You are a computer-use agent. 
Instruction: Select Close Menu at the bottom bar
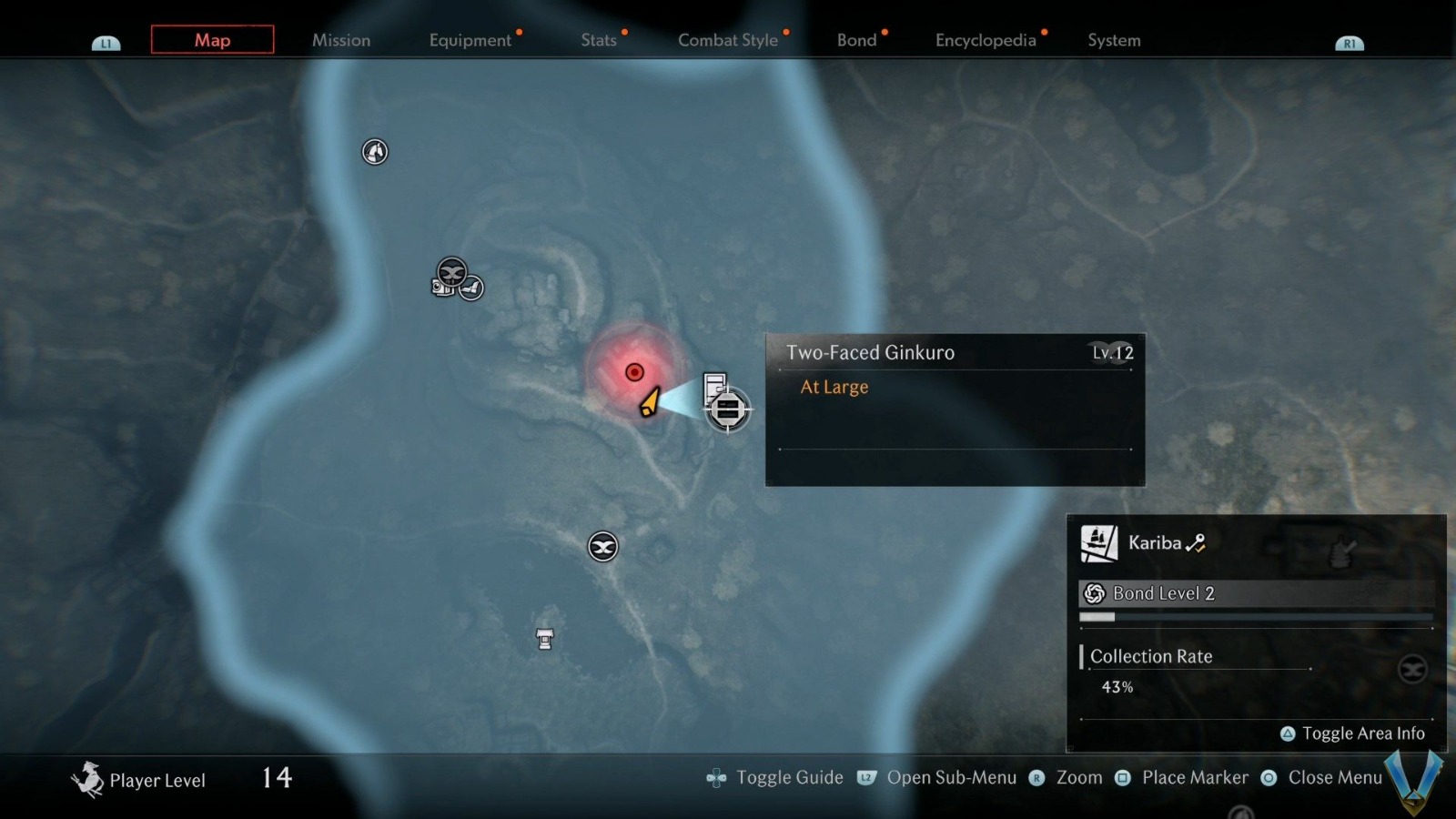click(x=1268, y=778)
